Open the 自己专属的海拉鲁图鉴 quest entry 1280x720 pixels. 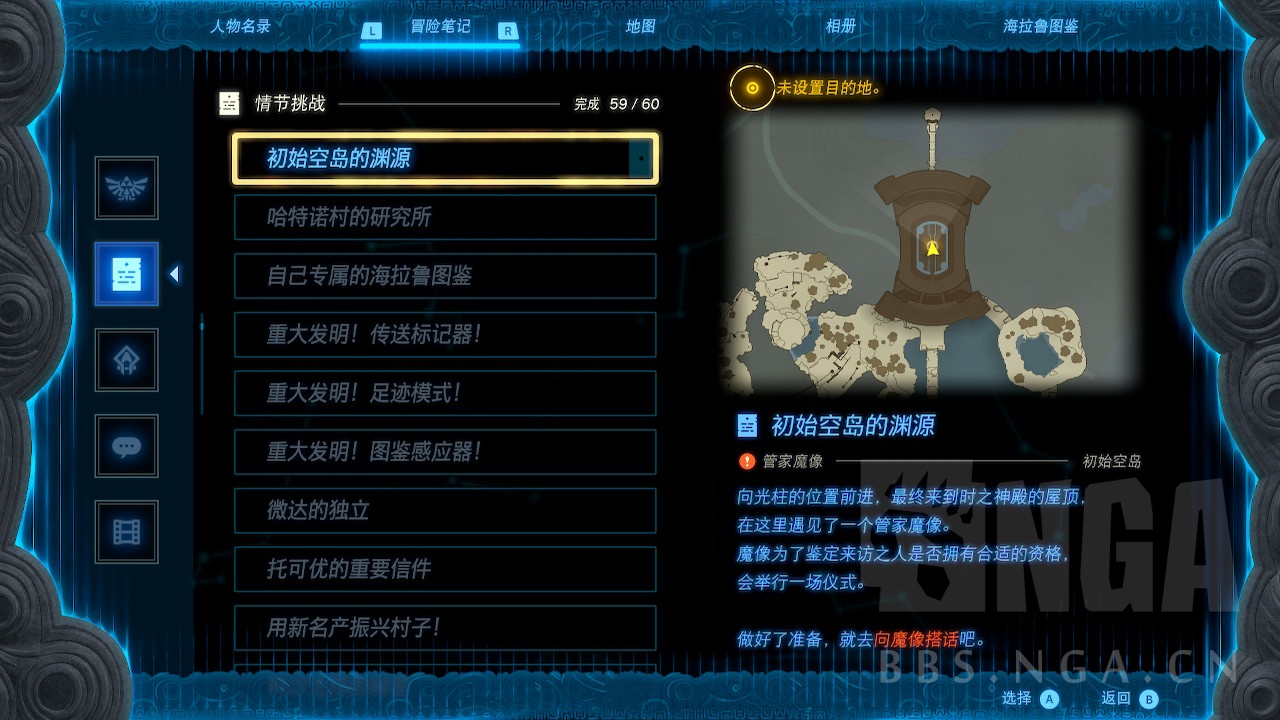445,276
